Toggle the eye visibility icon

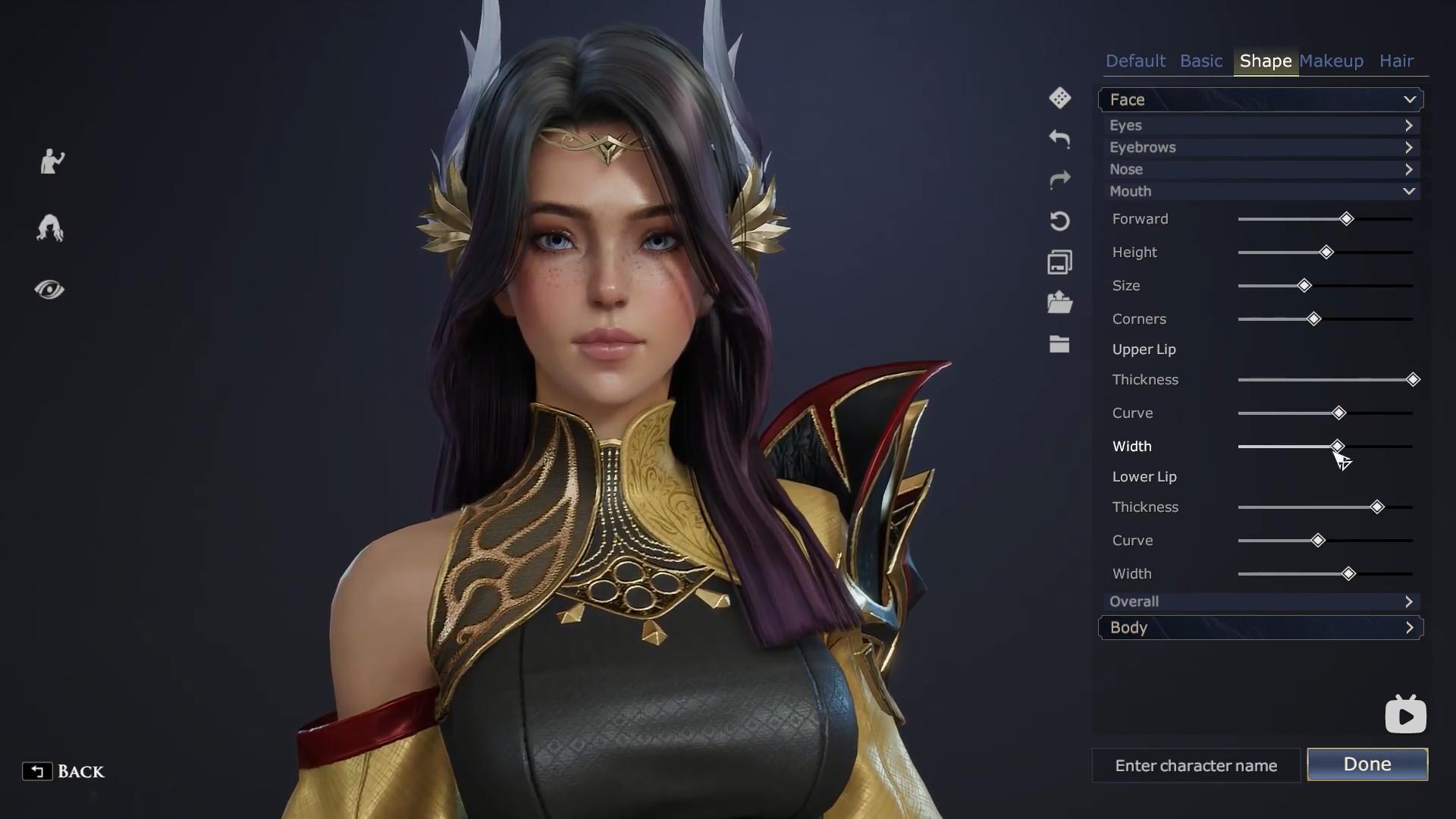tap(49, 290)
